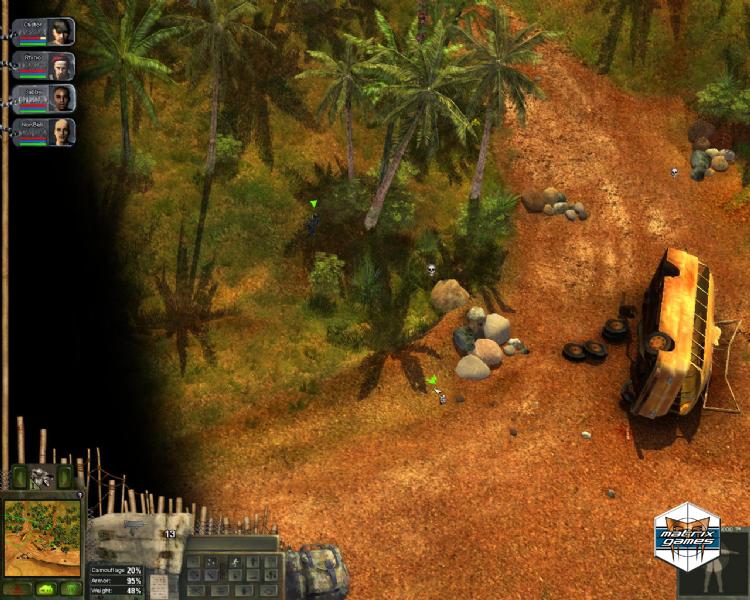Select the red-bandana mercenary's portrait
The width and height of the screenshot is (750, 600).
62,65
